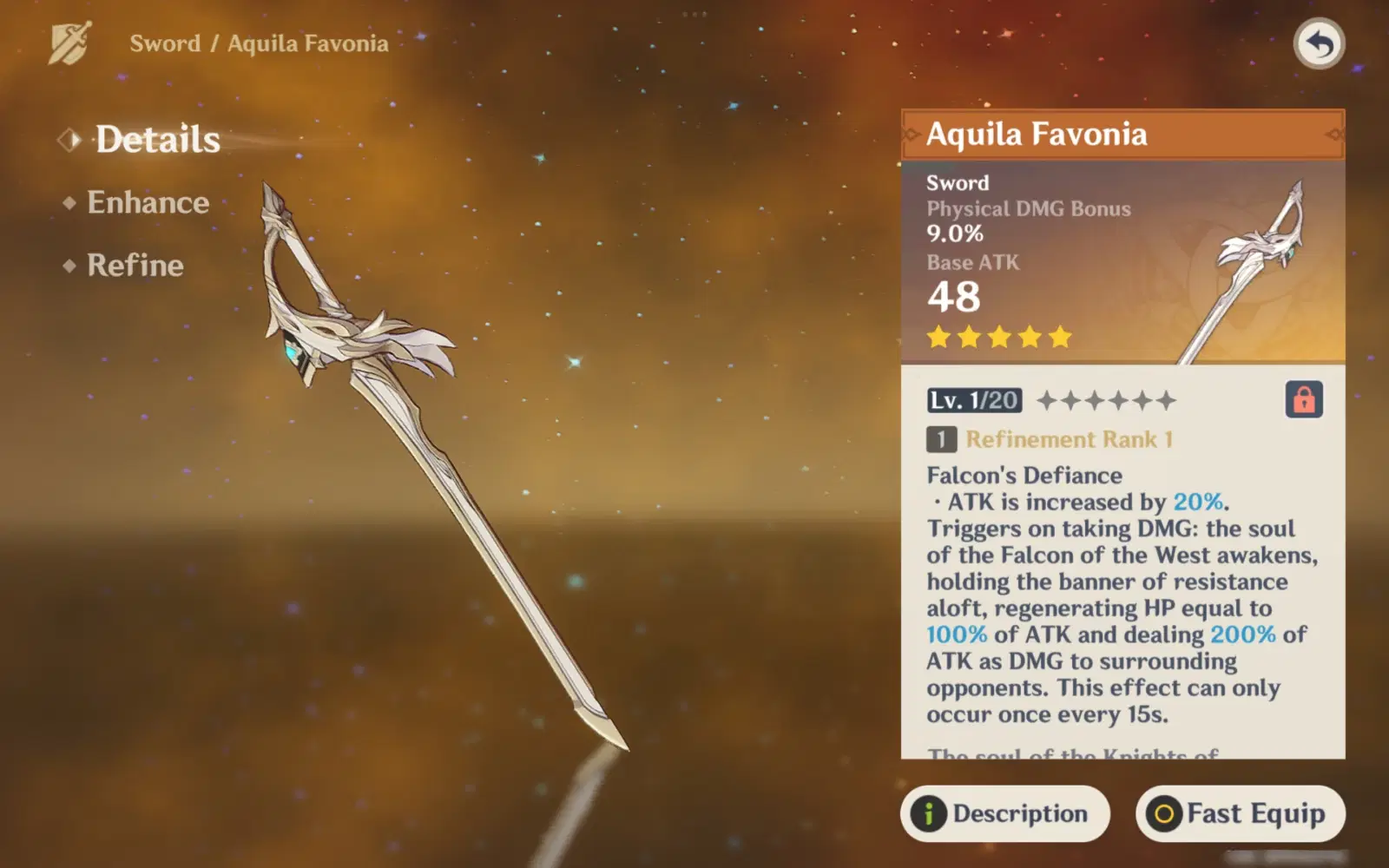Screen dimensions: 1389x868
Task: Go back with the return arrow button
Action: 1319,43
